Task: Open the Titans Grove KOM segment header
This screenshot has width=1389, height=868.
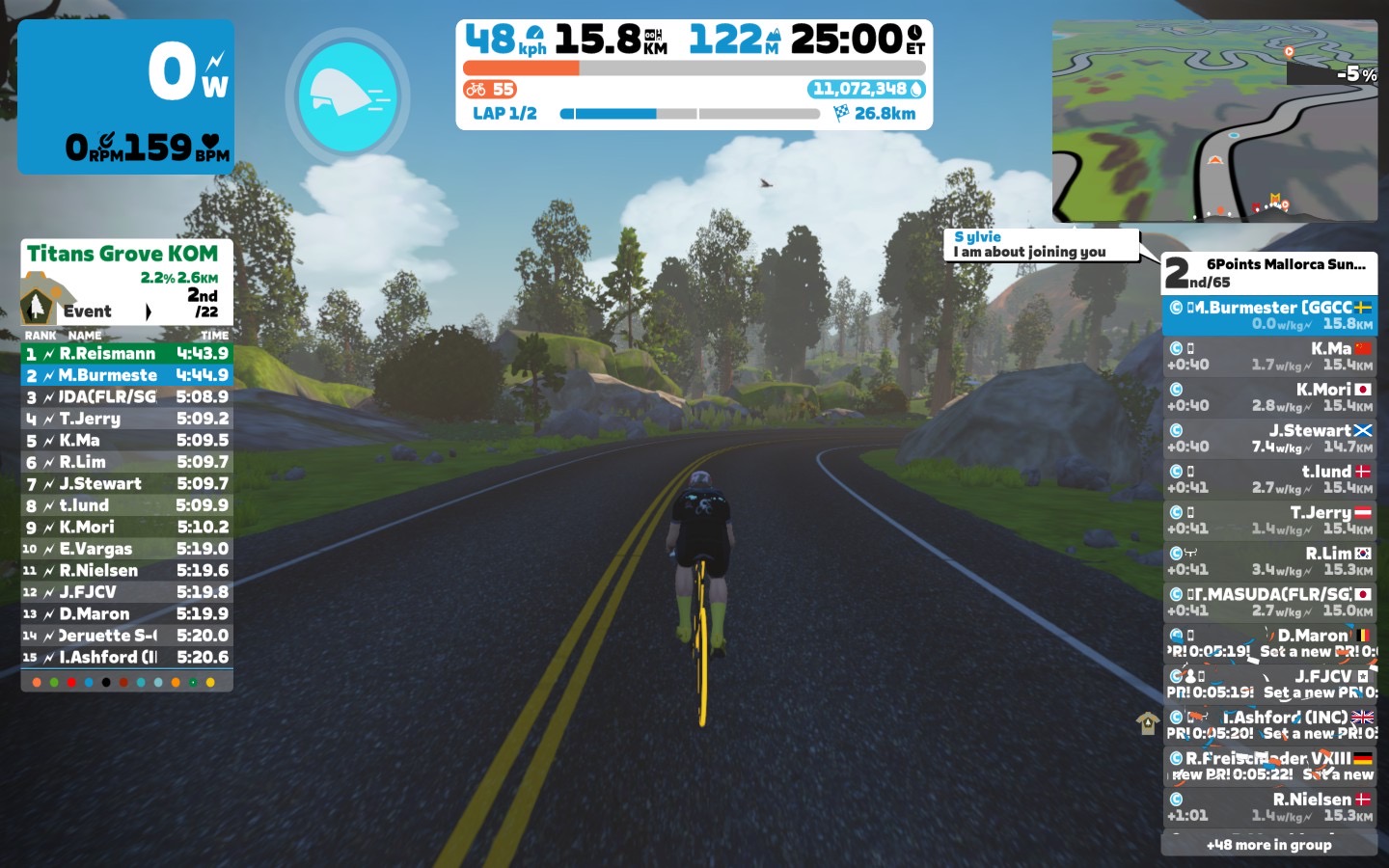Action: 123,254
